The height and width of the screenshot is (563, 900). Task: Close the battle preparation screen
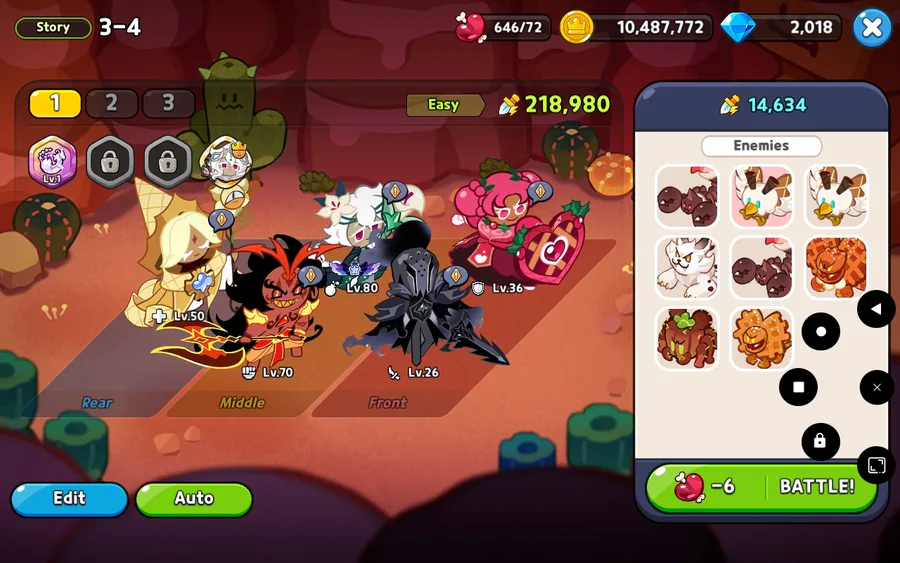pos(872,28)
